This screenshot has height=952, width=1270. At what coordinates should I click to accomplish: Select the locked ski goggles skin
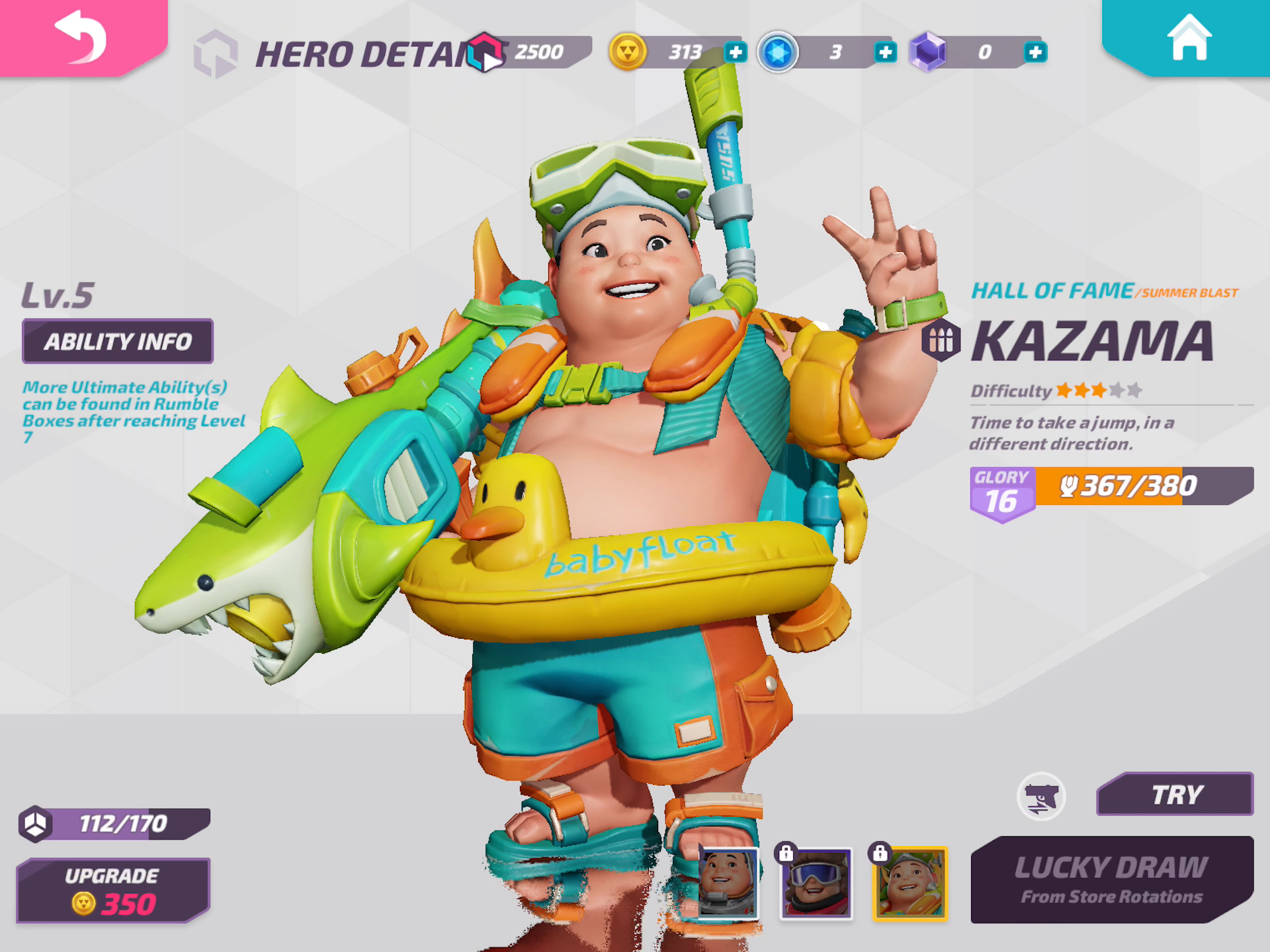(x=816, y=883)
